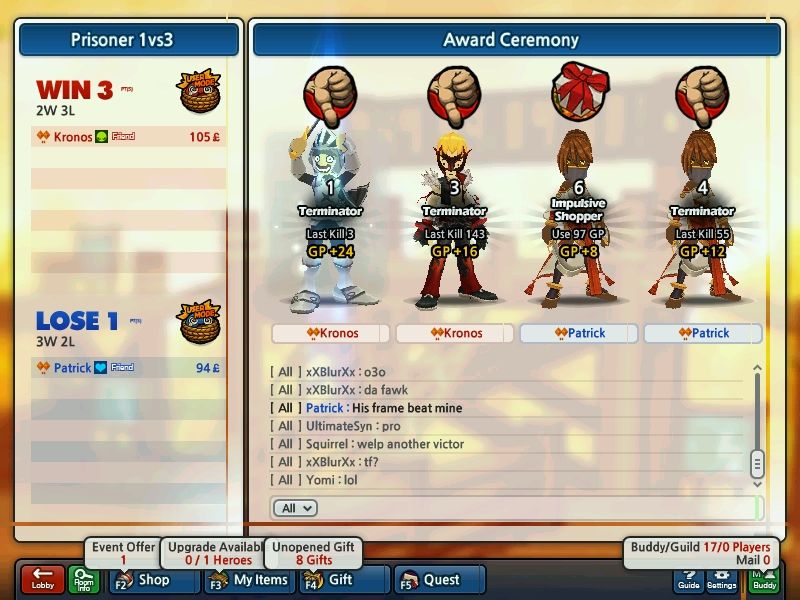
Task: Click Patrick's name in the chat log
Action: (x=325, y=408)
